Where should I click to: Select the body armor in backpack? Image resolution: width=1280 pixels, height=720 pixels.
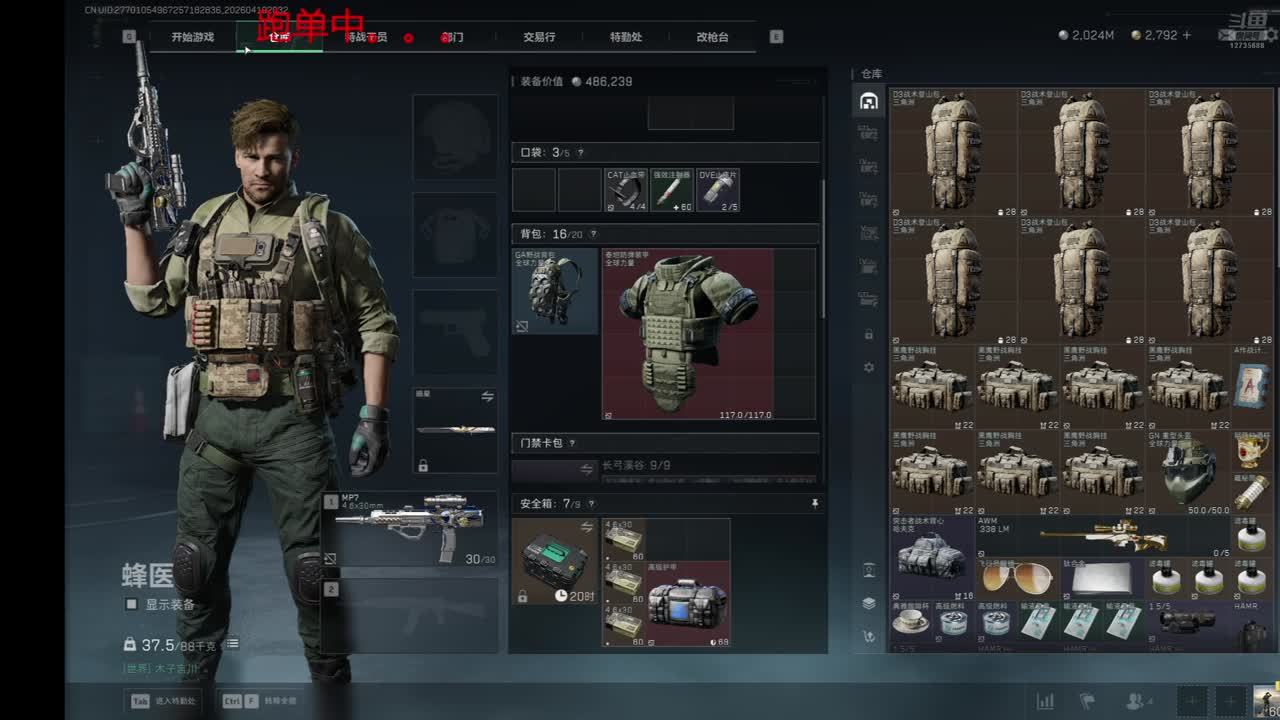687,334
